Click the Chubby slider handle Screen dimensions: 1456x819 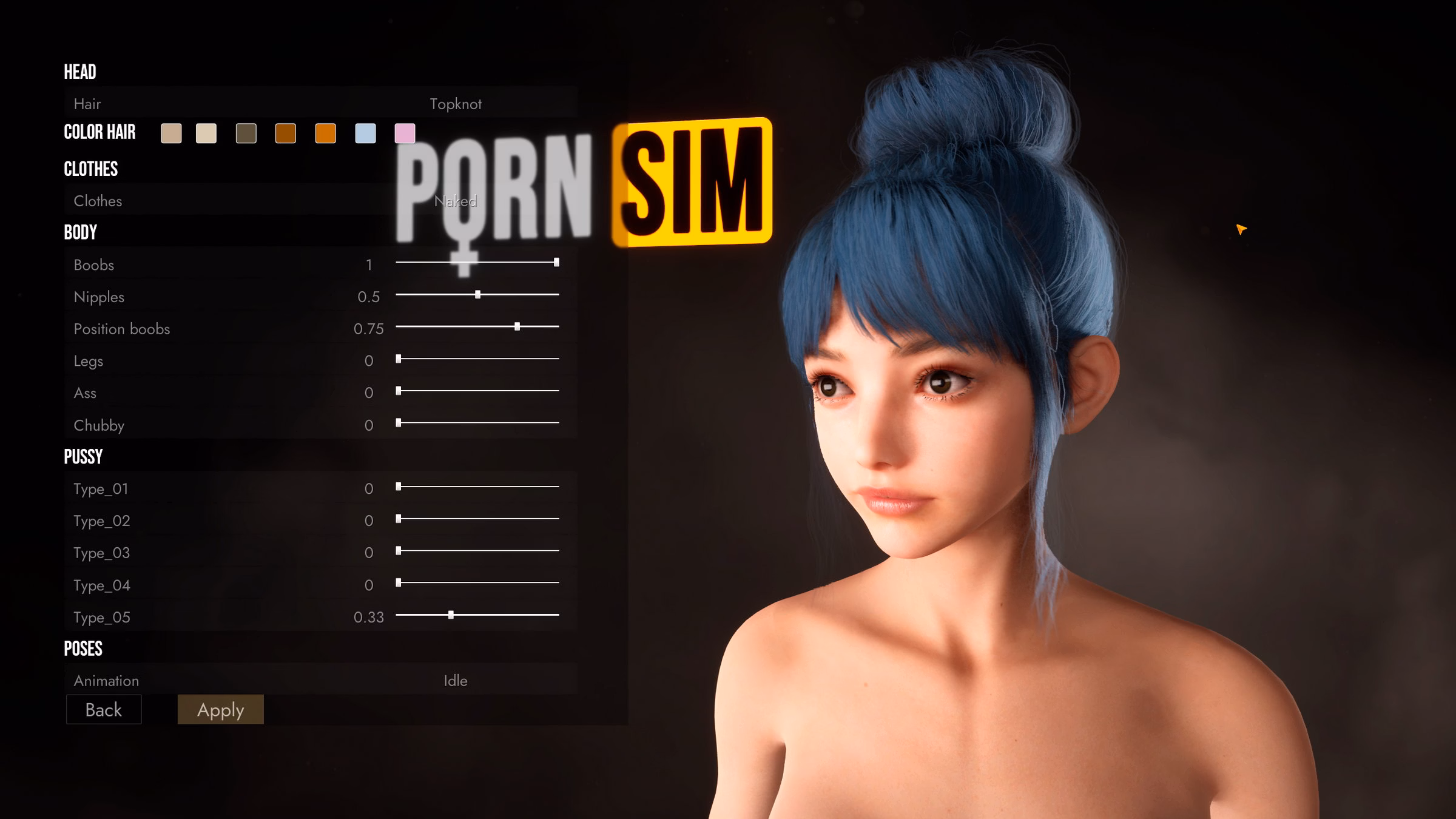(399, 424)
